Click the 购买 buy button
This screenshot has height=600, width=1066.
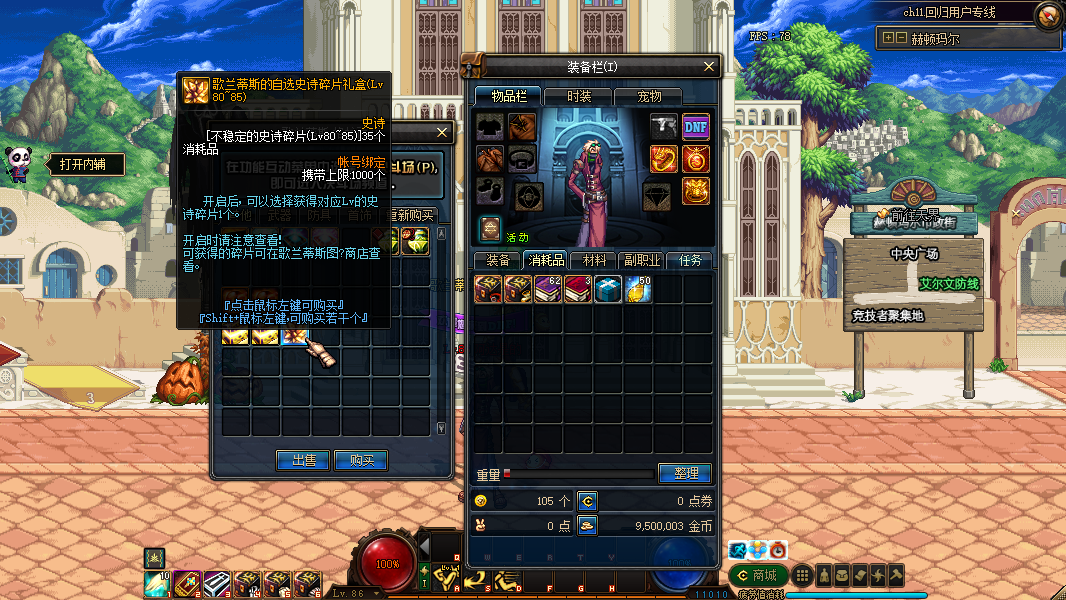(x=361, y=460)
